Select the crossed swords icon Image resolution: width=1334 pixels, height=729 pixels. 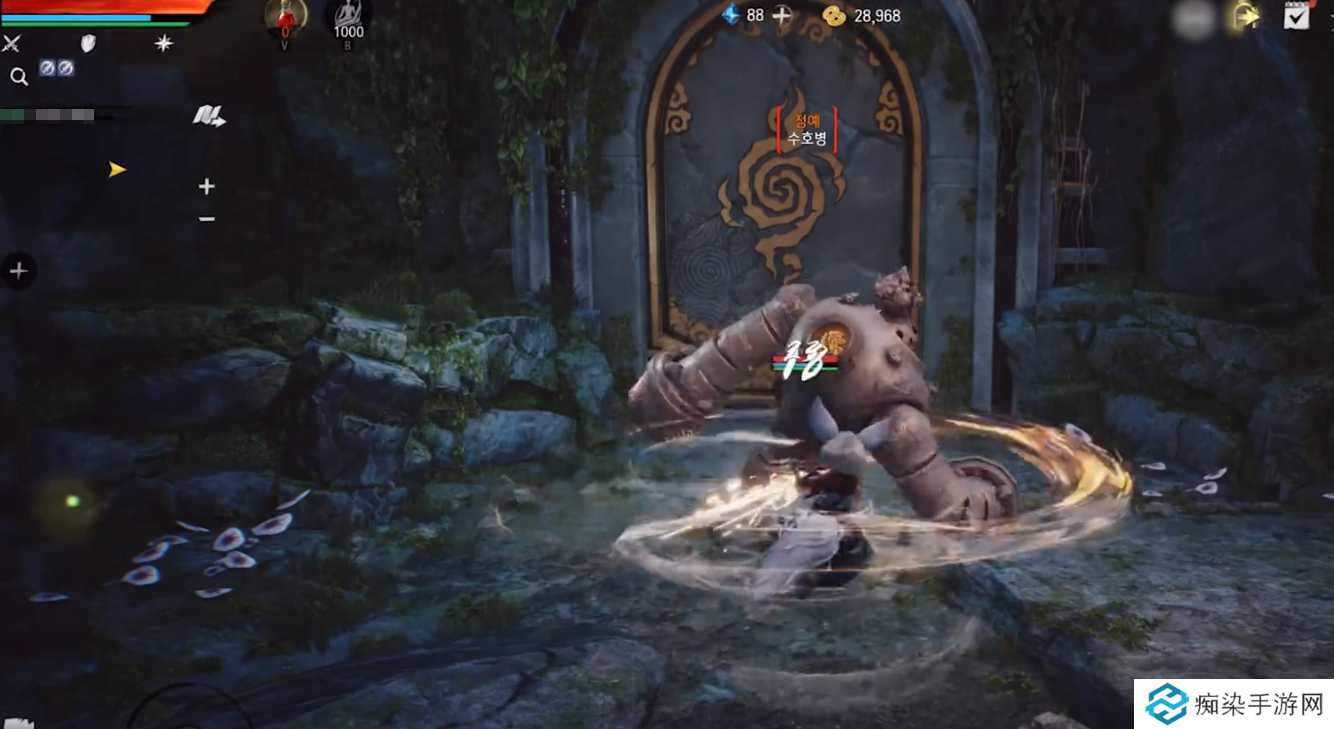12,43
